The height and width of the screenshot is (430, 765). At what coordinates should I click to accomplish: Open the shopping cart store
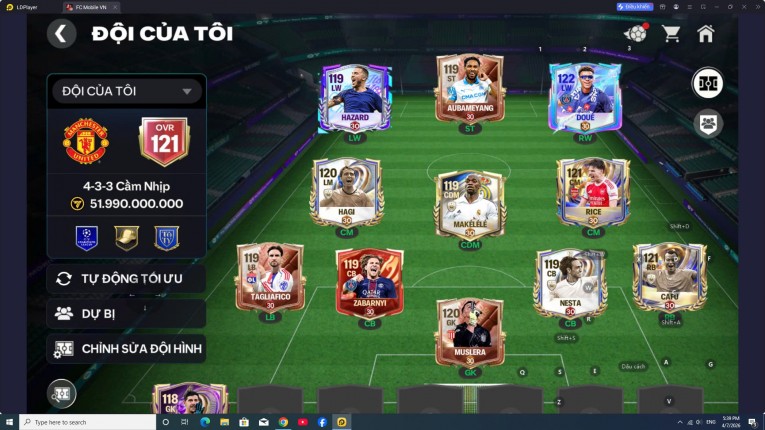(x=671, y=34)
